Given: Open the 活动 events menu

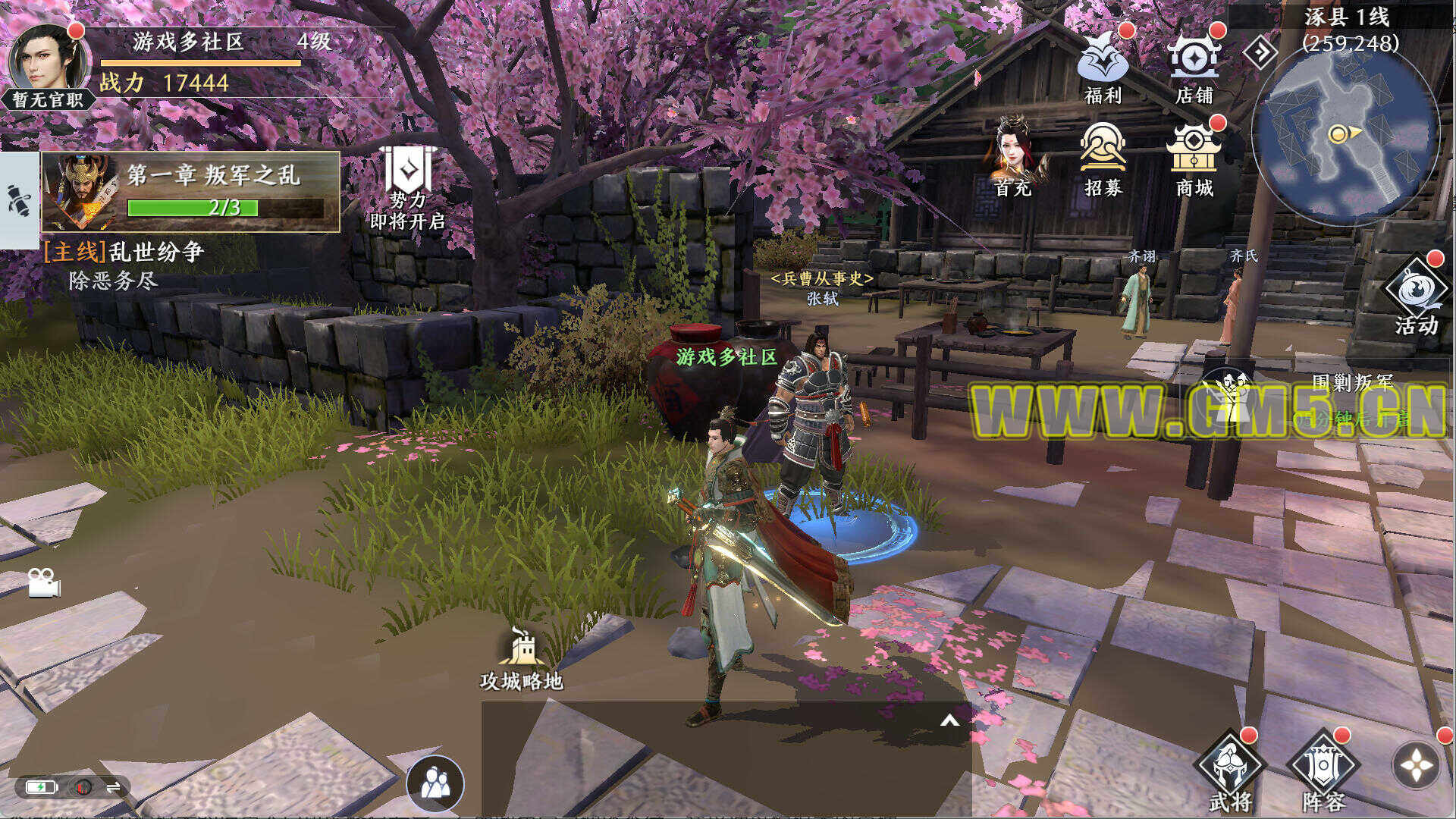Looking at the screenshot, I should click(1416, 297).
